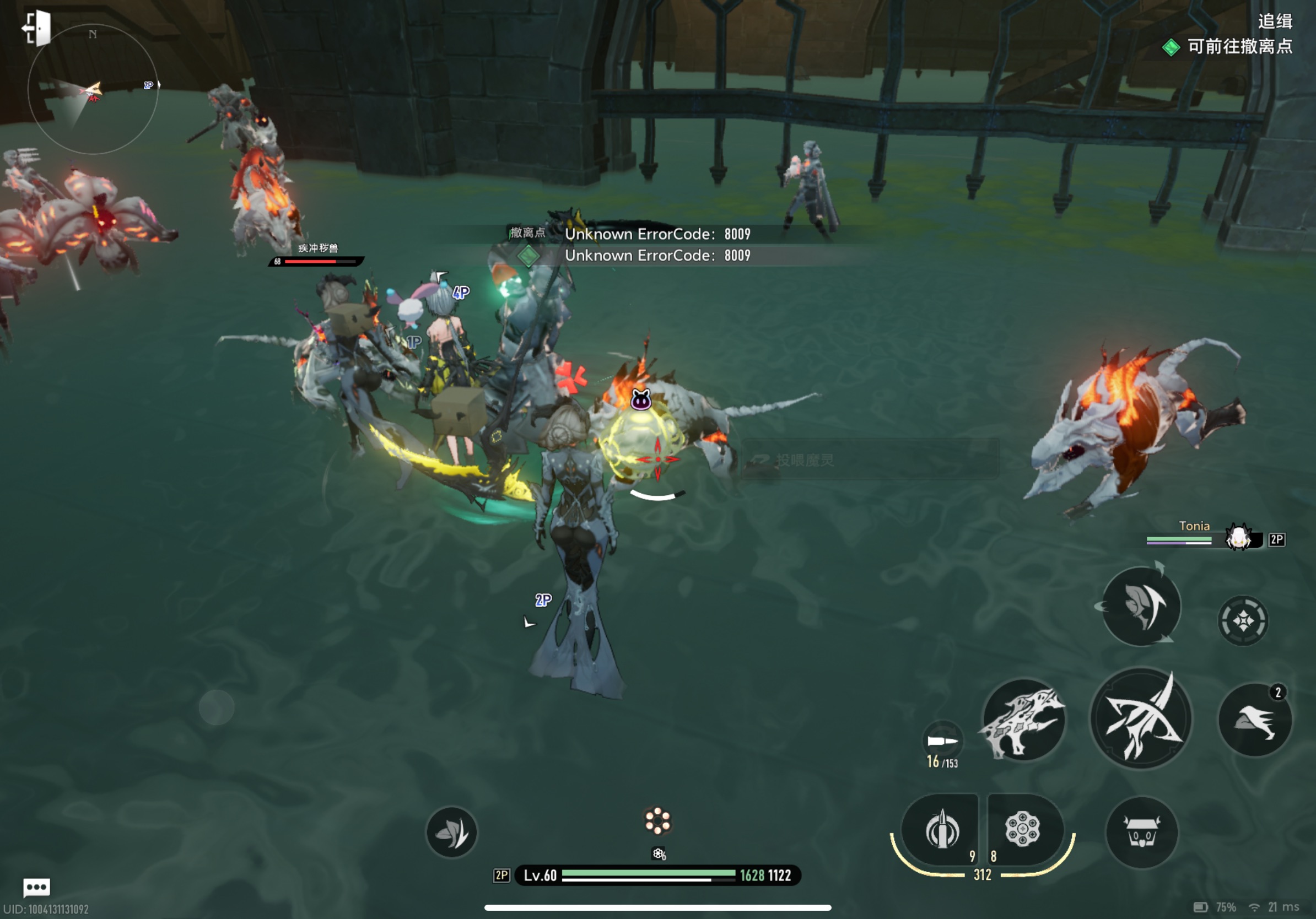Use the spinning character swap skill
1316x919 pixels.
pos(1141,606)
